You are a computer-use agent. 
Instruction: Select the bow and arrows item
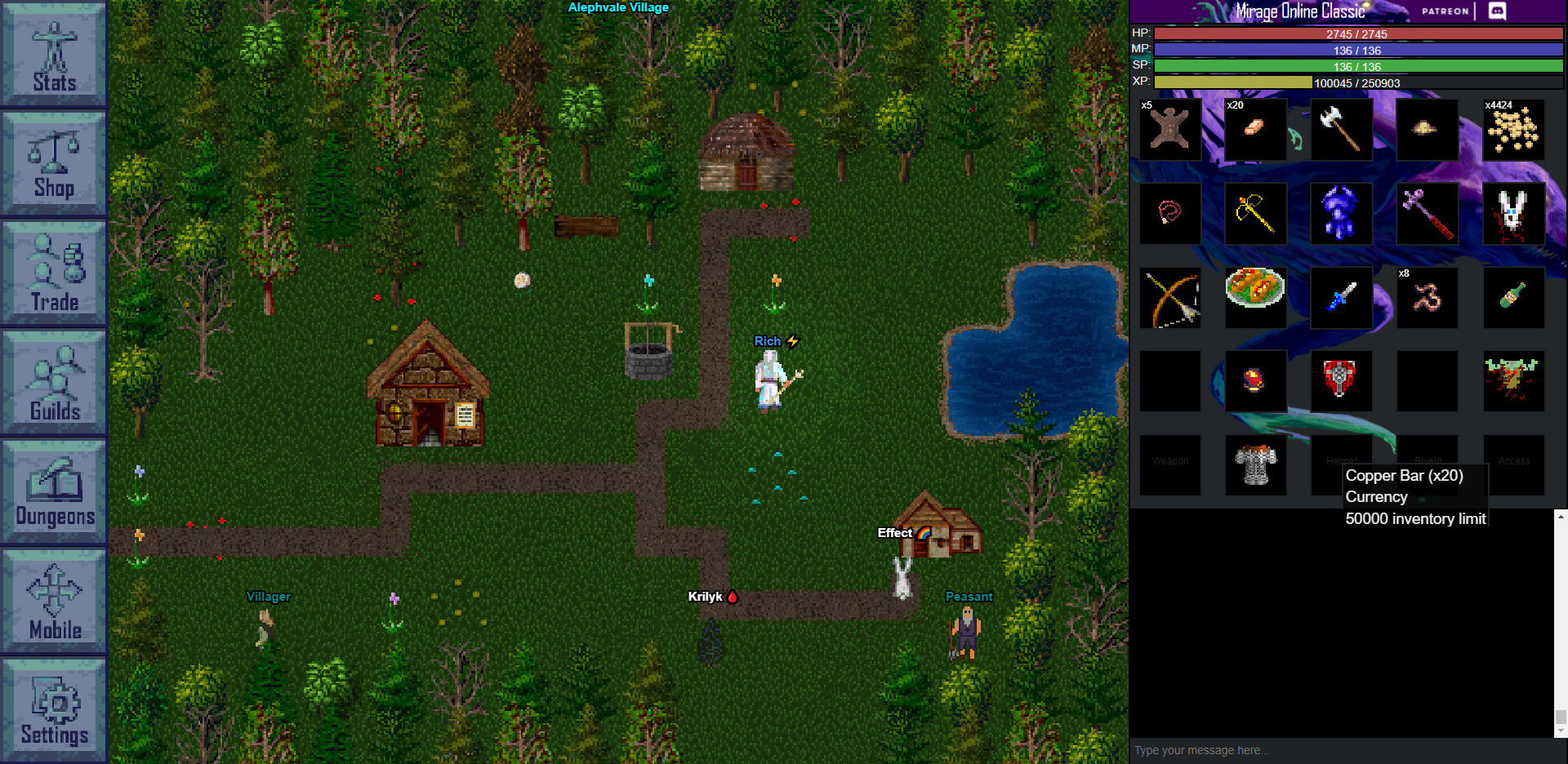click(1169, 297)
